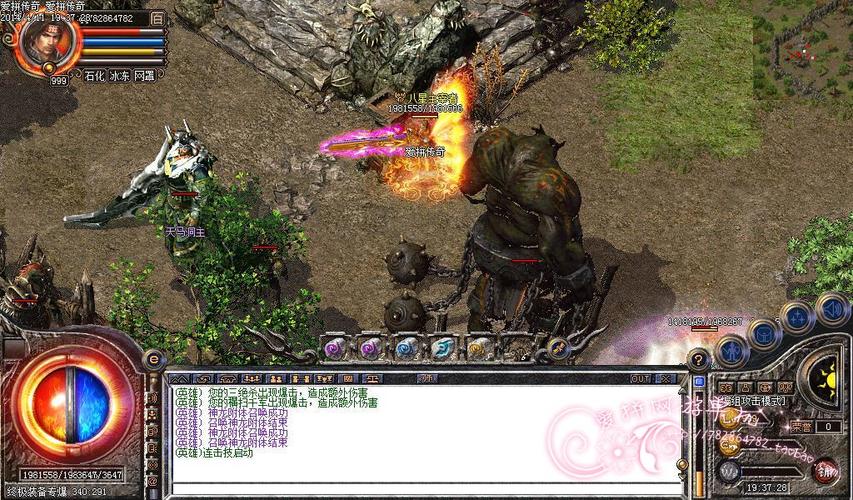The height and width of the screenshot is (500, 853).
Task: Click the 白 button beside the date
Action: pyautogui.click(x=157, y=19)
